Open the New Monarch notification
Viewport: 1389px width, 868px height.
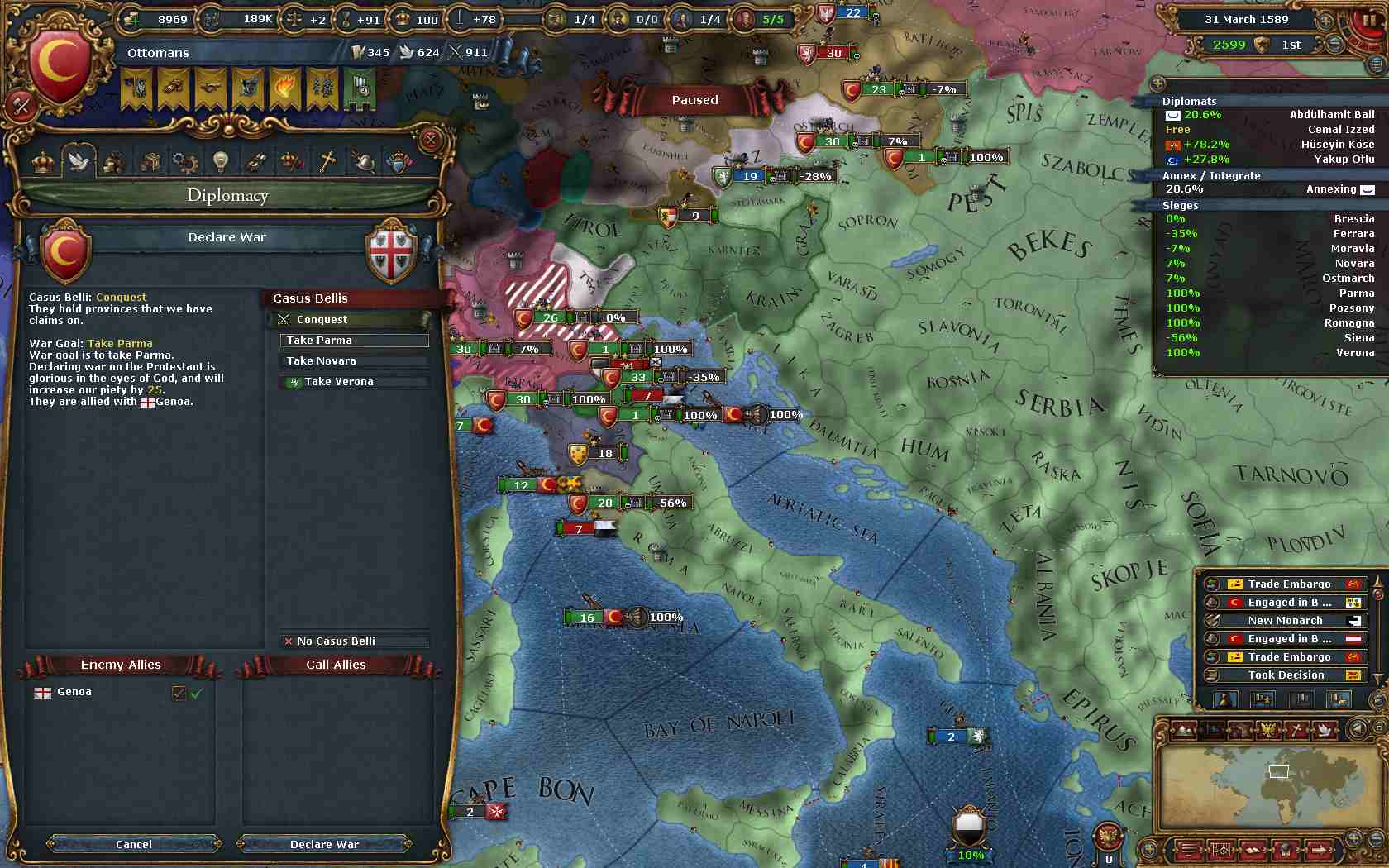(x=1285, y=621)
